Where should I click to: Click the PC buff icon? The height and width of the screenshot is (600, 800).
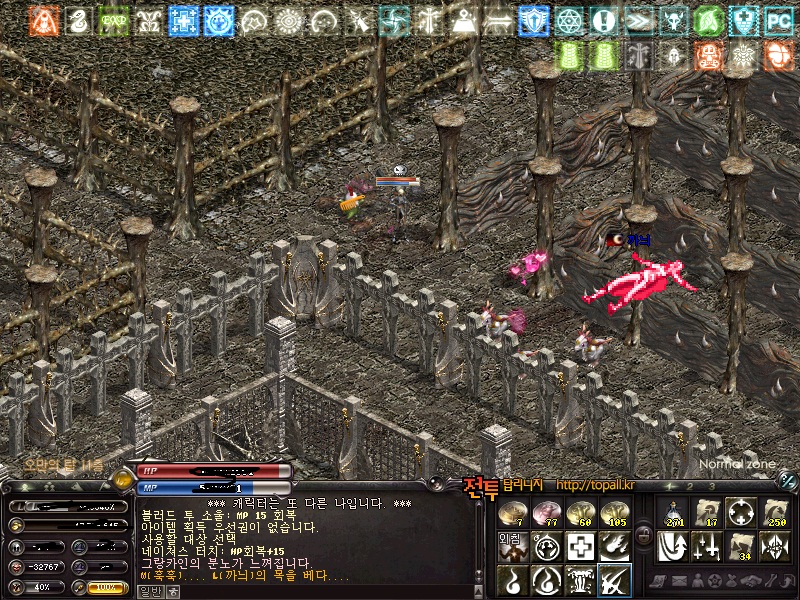pyautogui.click(x=778, y=20)
